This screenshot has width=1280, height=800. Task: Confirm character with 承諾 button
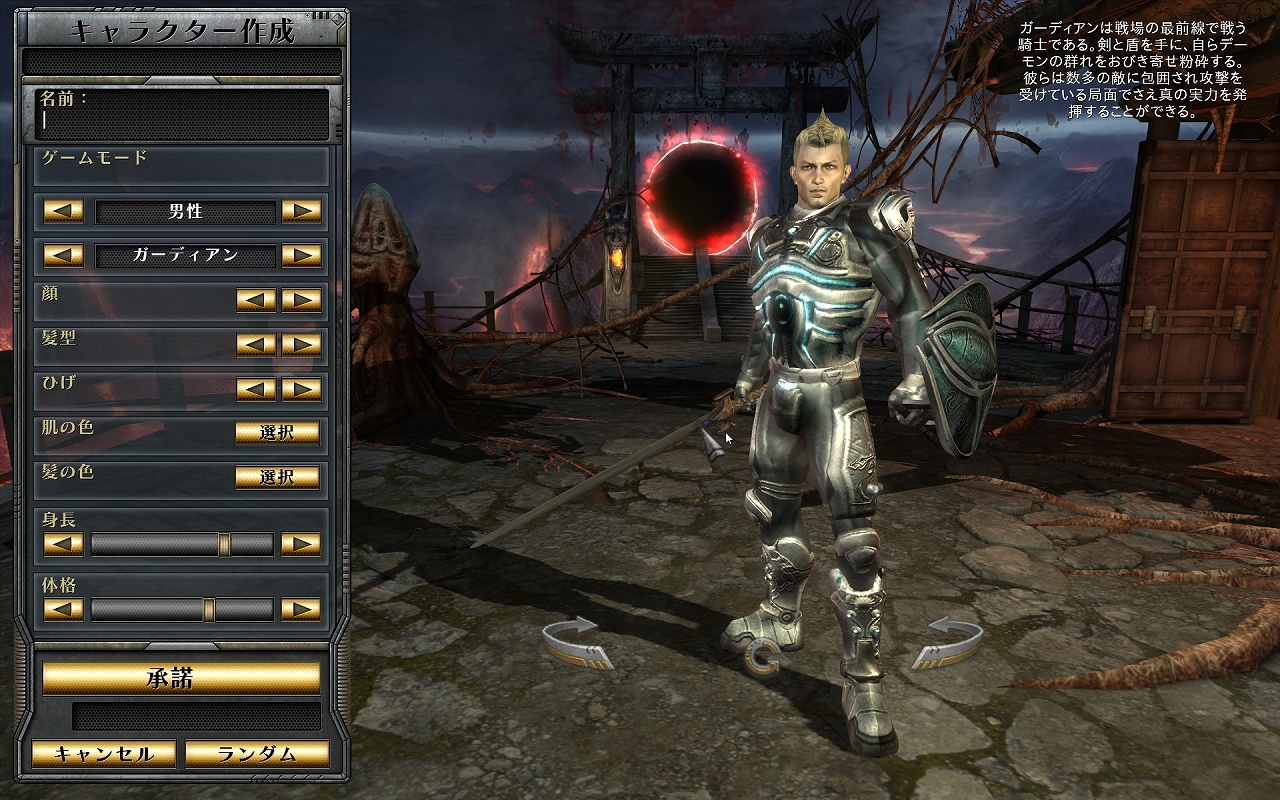pyautogui.click(x=181, y=678)
